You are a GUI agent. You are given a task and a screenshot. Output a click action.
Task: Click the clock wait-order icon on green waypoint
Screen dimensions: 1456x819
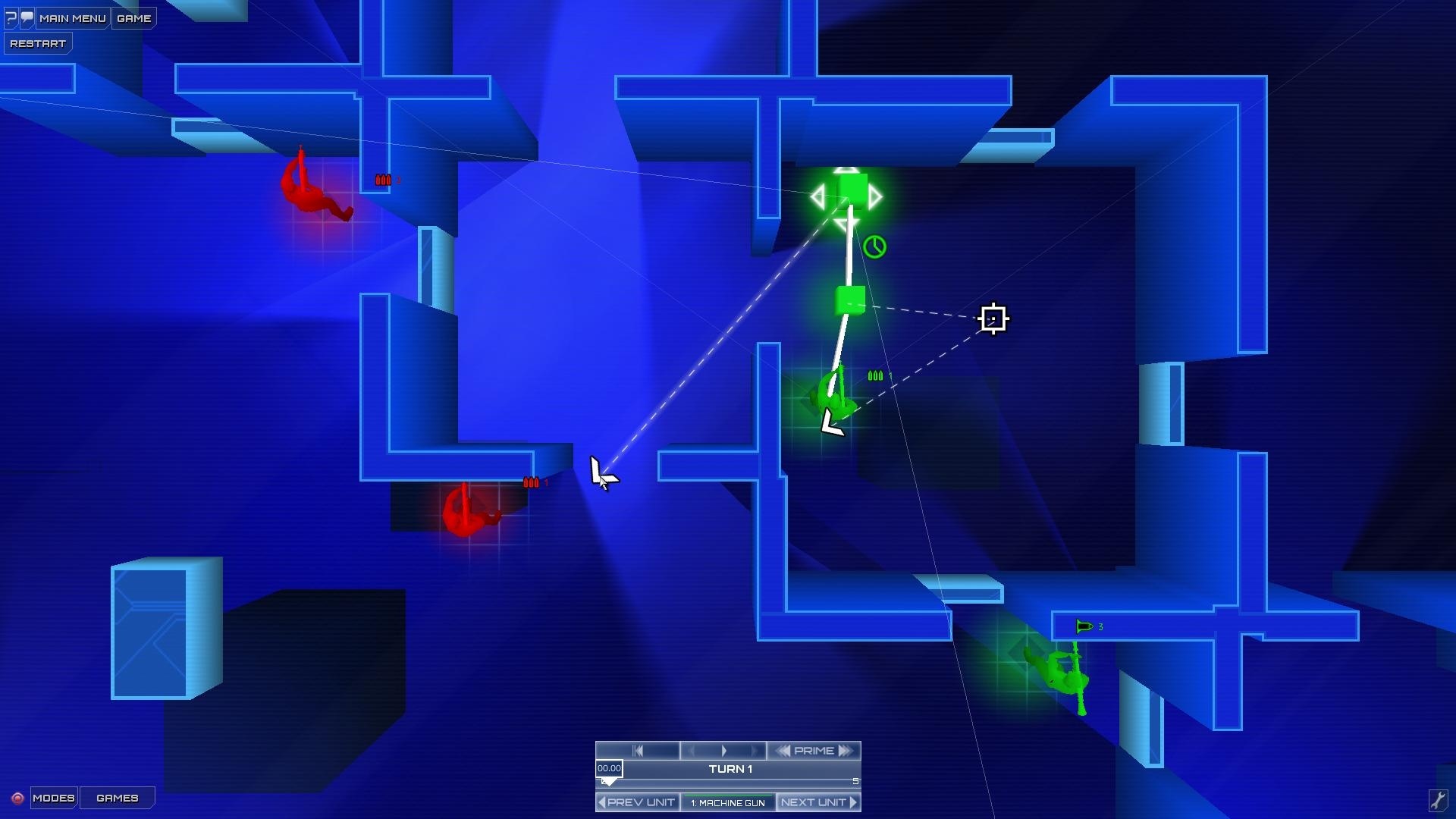pos(874,247)
